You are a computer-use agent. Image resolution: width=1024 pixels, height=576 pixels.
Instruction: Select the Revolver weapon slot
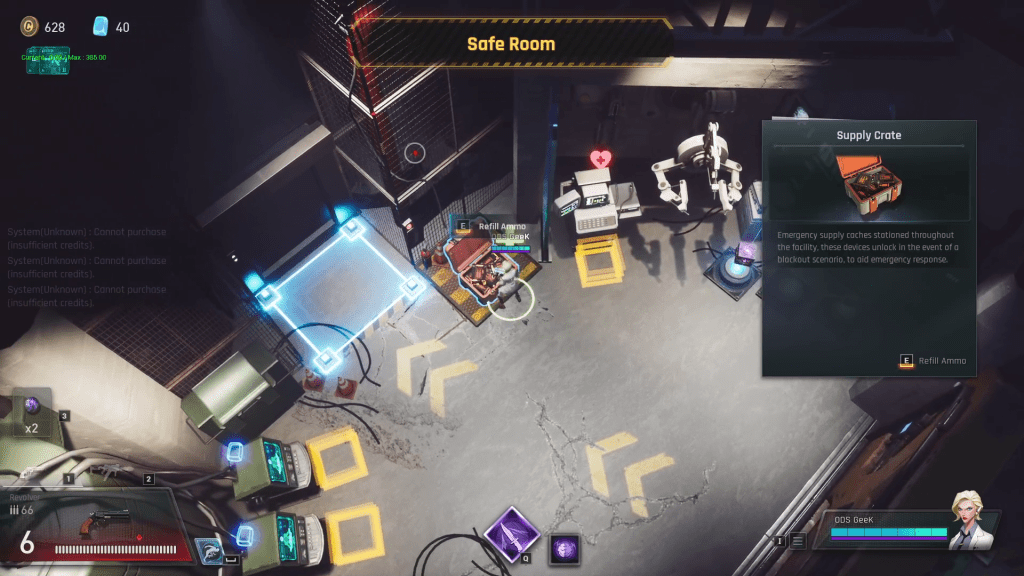click(x=95, y=526)
